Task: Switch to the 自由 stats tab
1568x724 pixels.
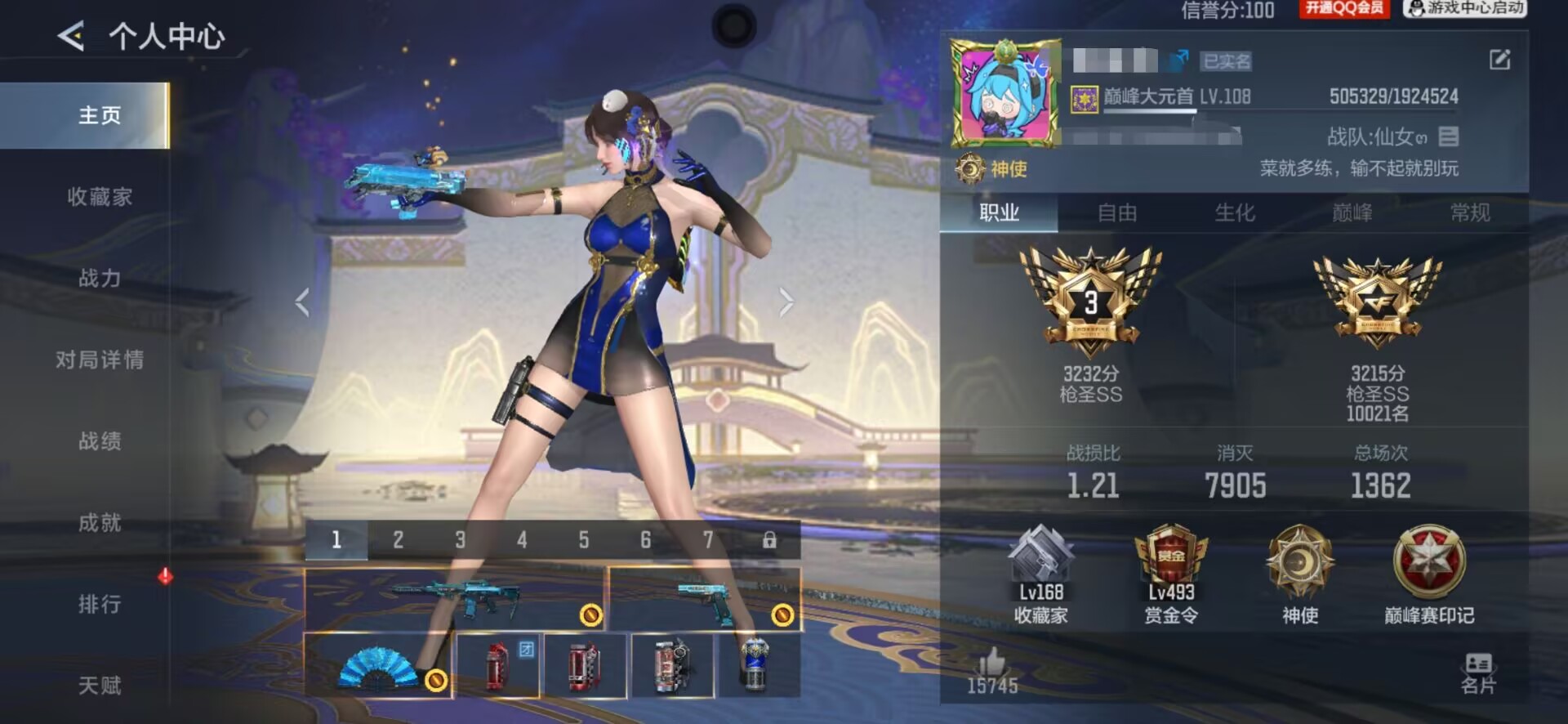Action: pos(1116,213)
